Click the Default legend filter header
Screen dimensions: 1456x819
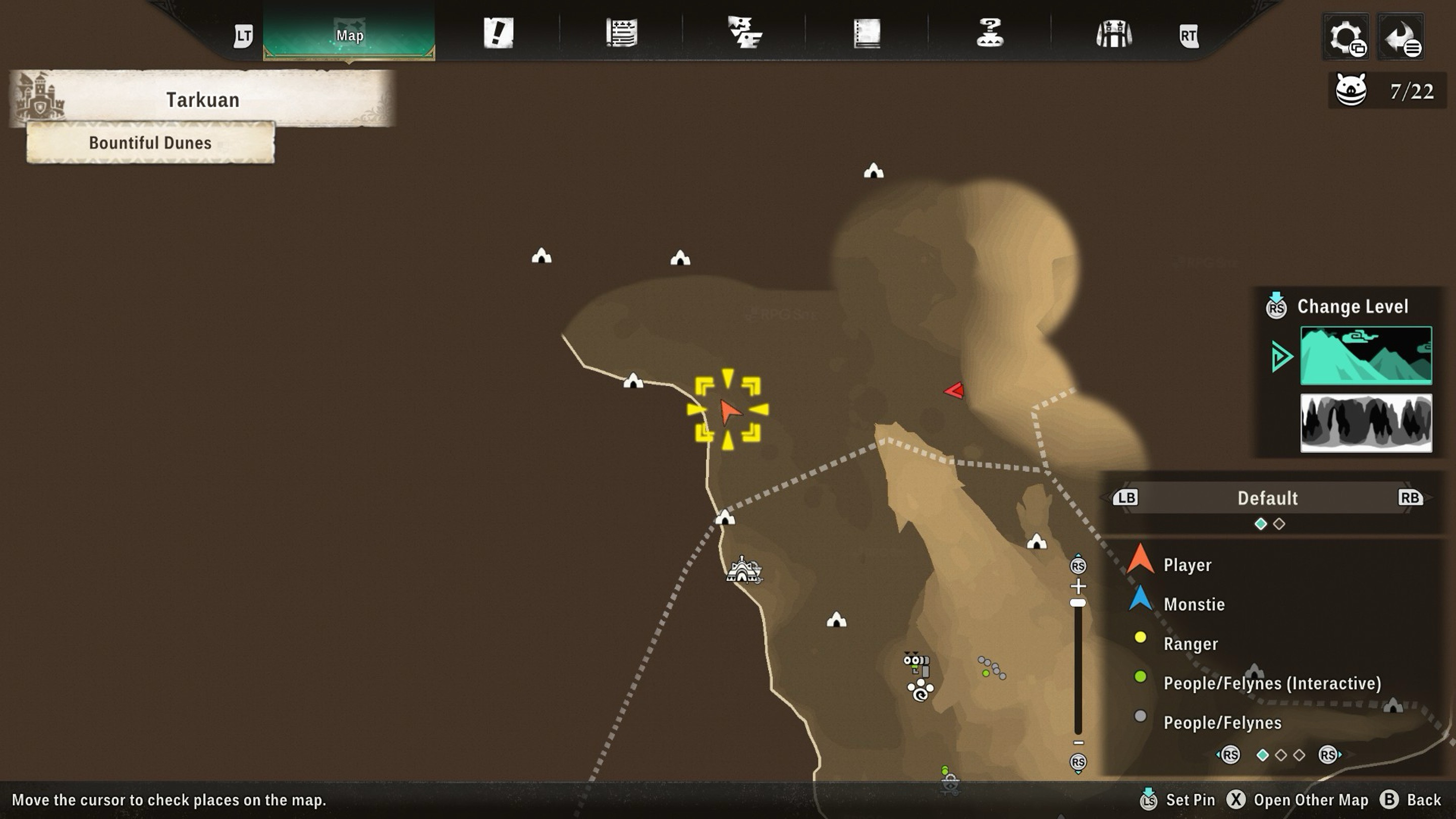point(1267,498)
